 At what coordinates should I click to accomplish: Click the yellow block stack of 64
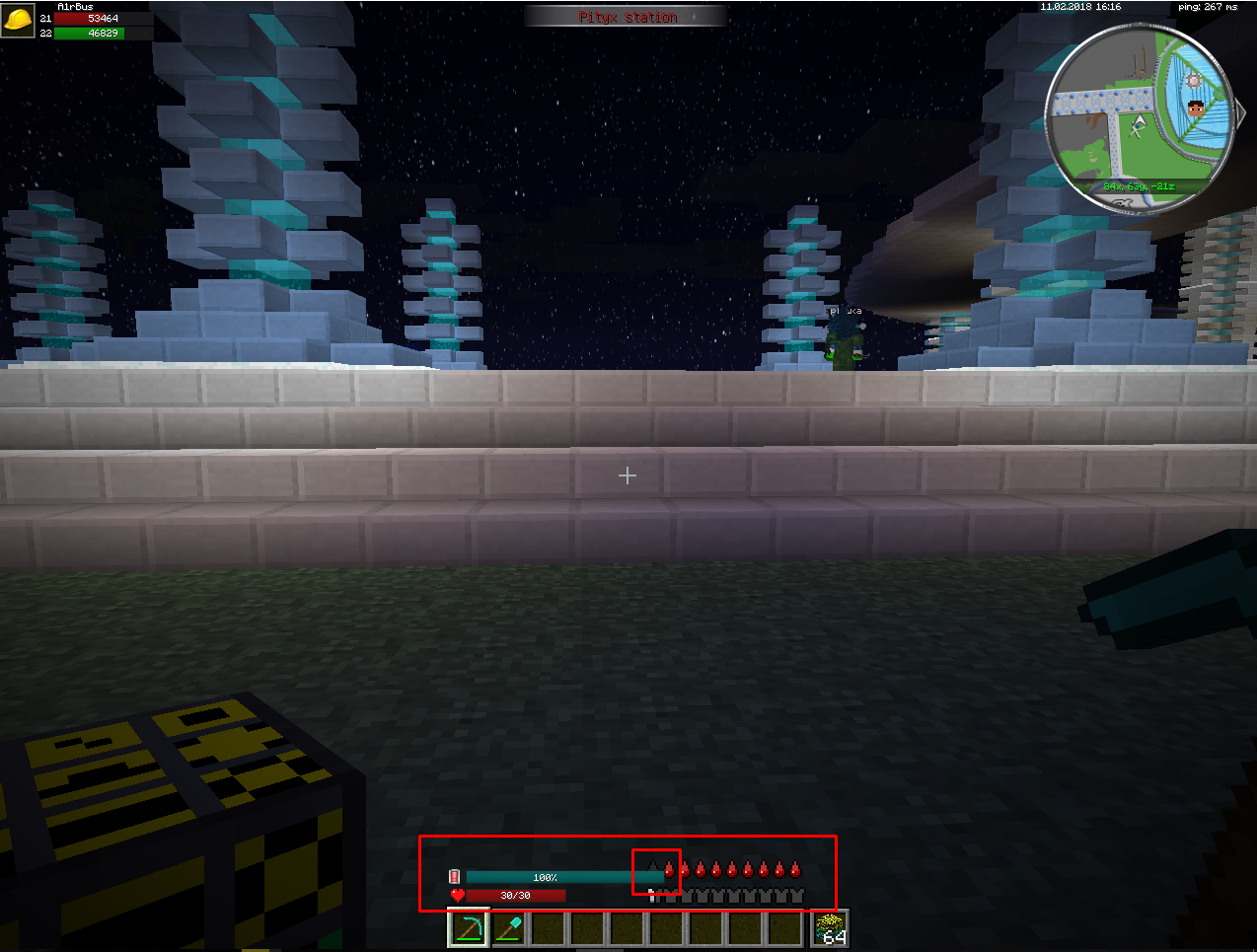(x=830, y=928)
